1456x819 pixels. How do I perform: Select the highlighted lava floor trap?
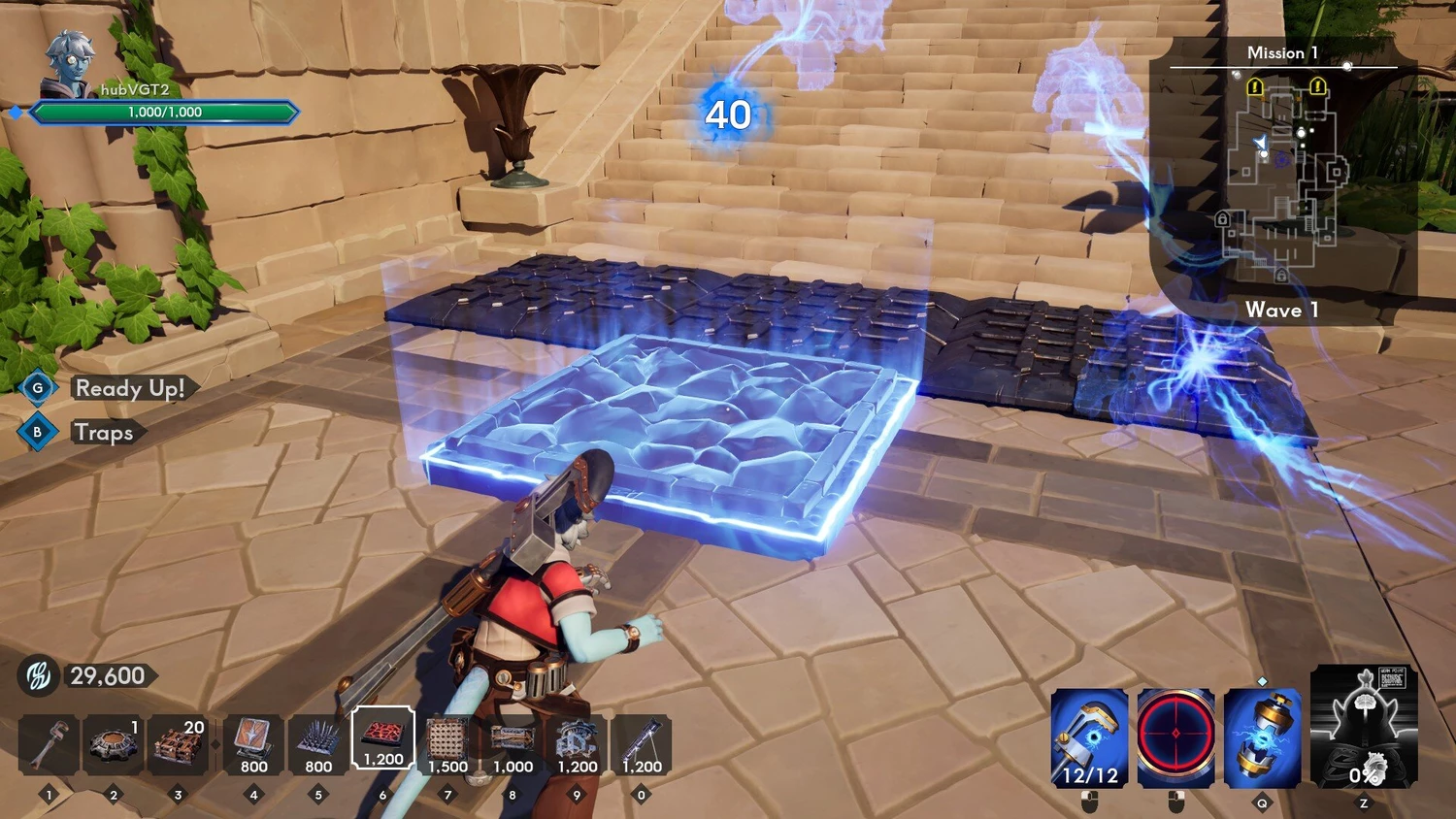point(382,739)
